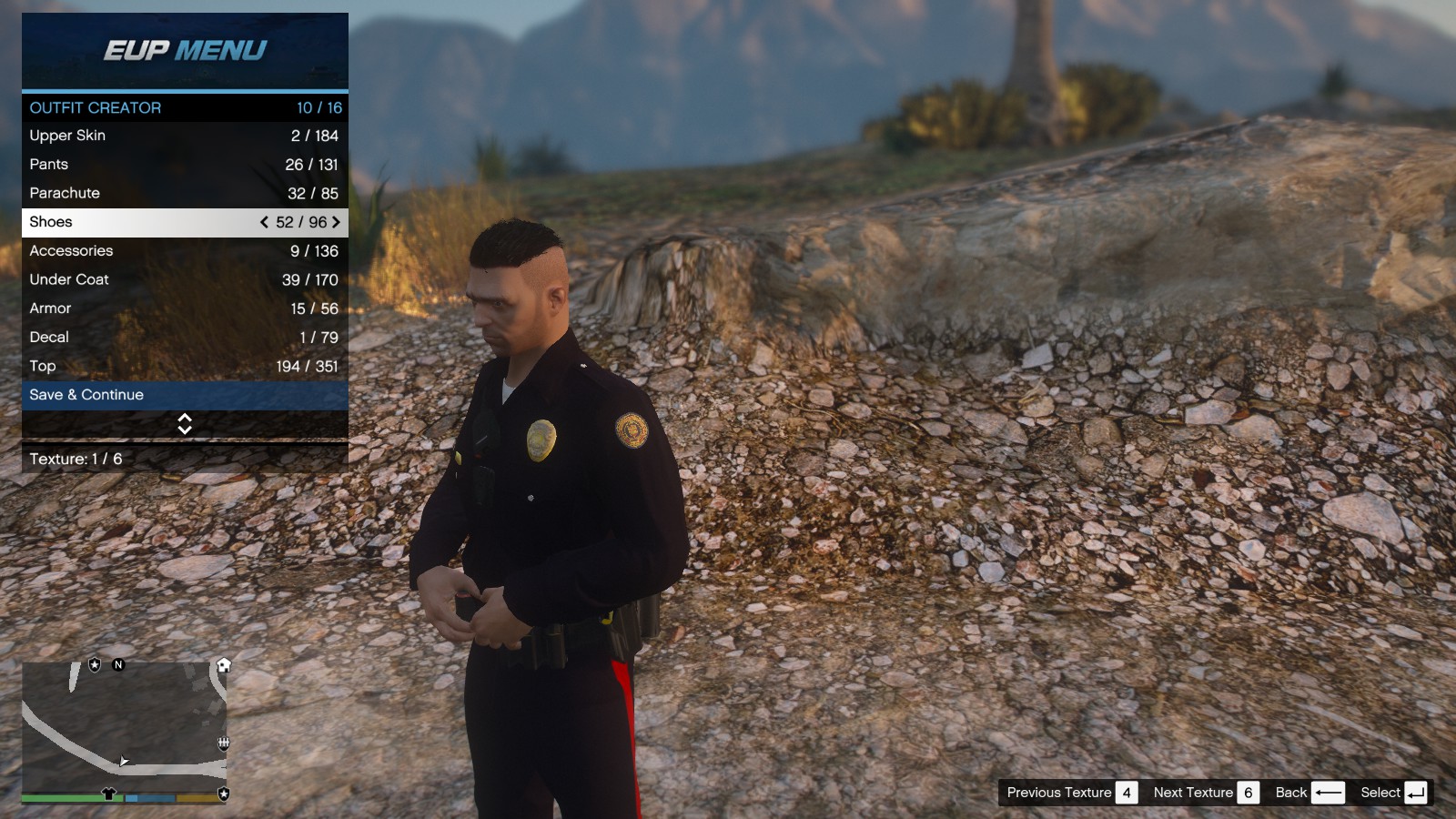Screen dimensions: 1456x819
Task: Choose the Armor menu item
Action: point(184,308)
